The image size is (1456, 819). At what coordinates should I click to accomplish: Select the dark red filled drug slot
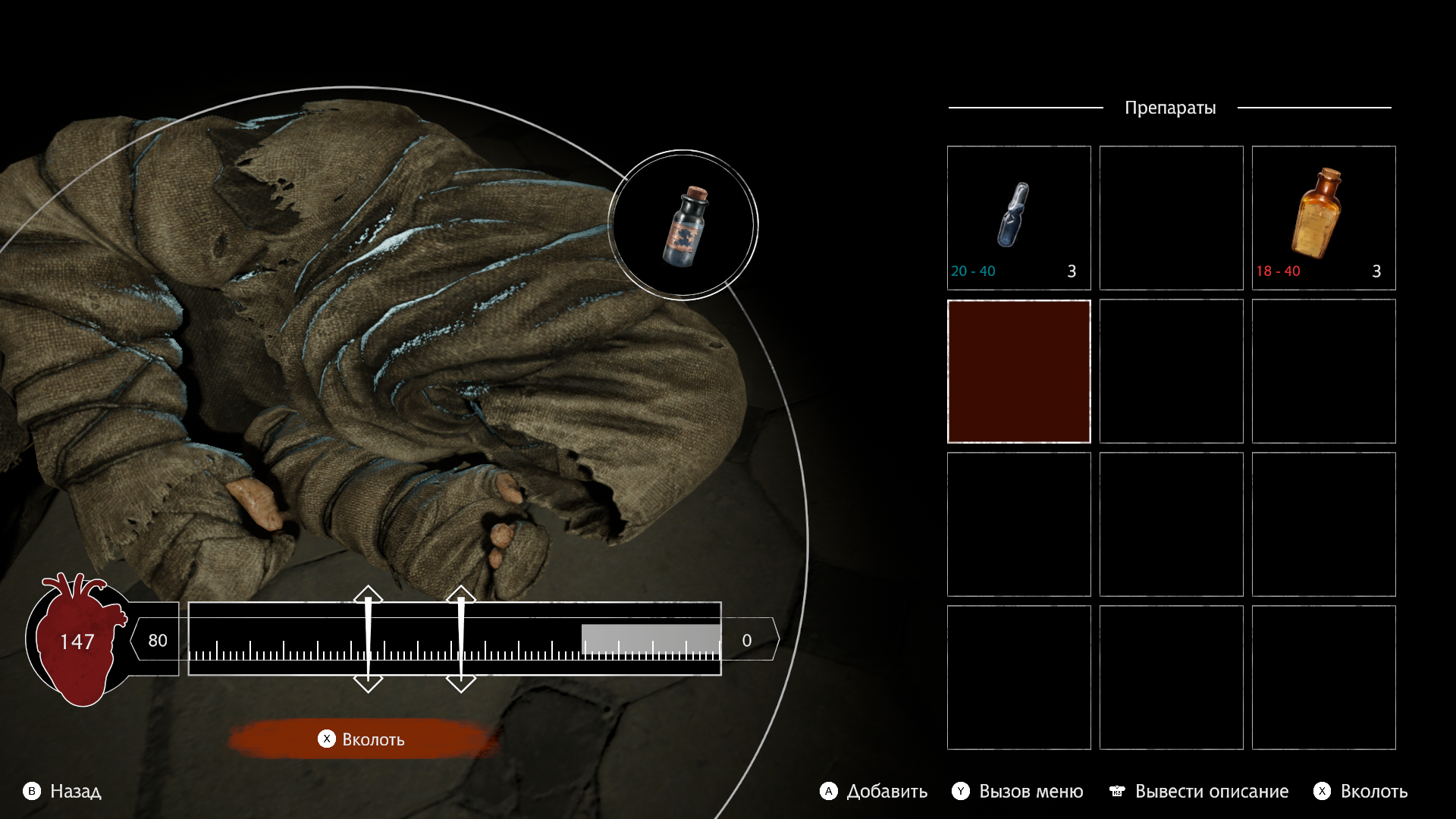1018,371
